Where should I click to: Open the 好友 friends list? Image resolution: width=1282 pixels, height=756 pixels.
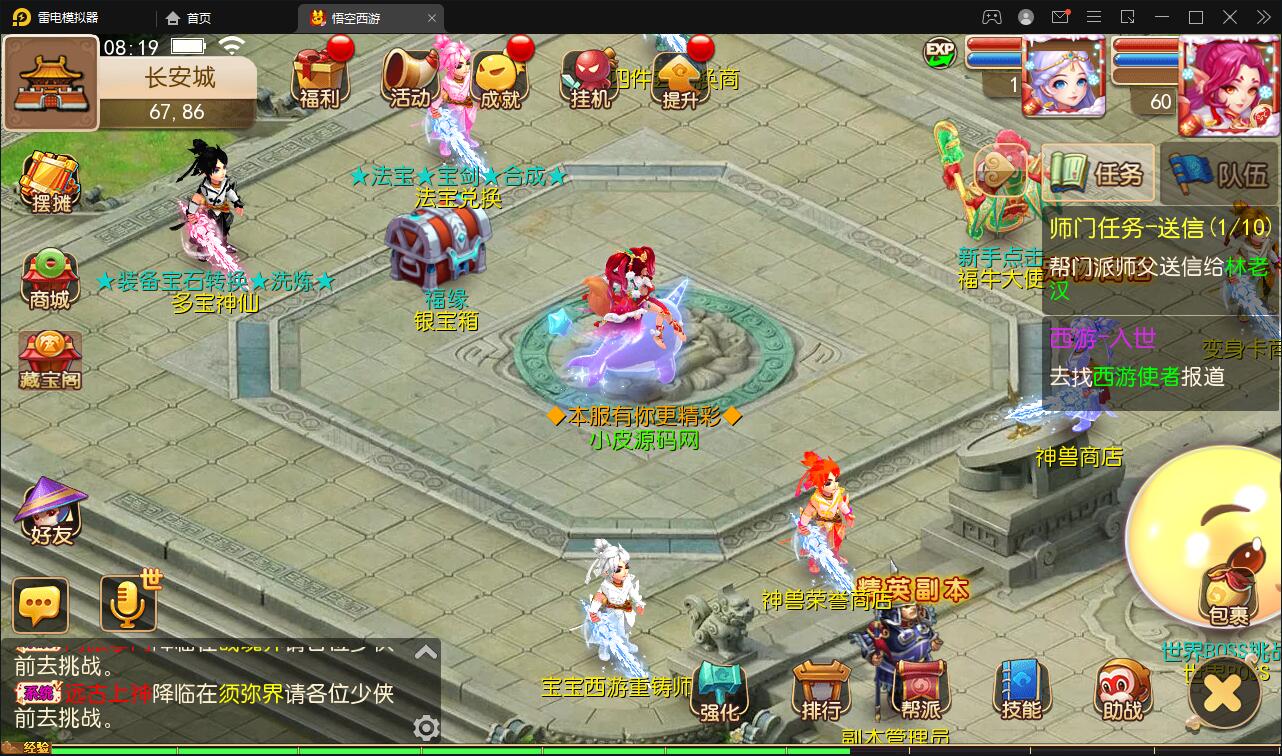46,516
